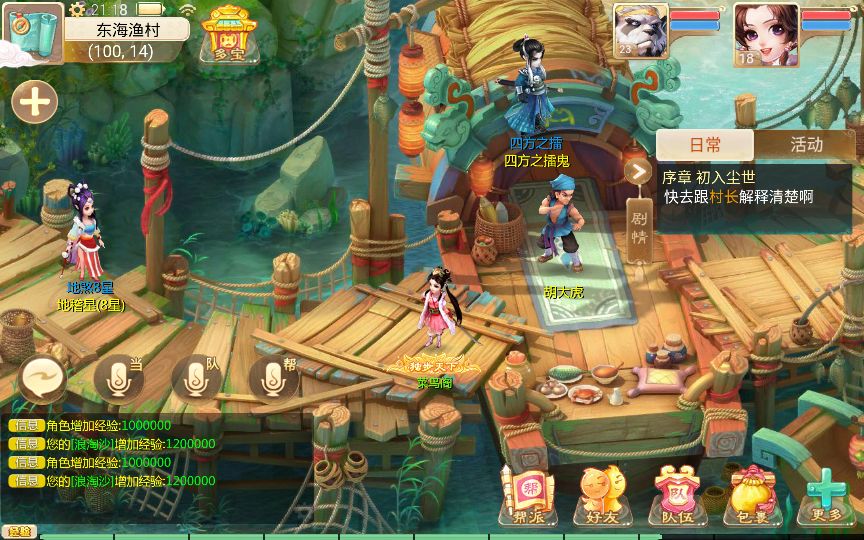The image size is (864, 540).
Task: Activate the 当 voice channel microphone
Action: (120, 377)
